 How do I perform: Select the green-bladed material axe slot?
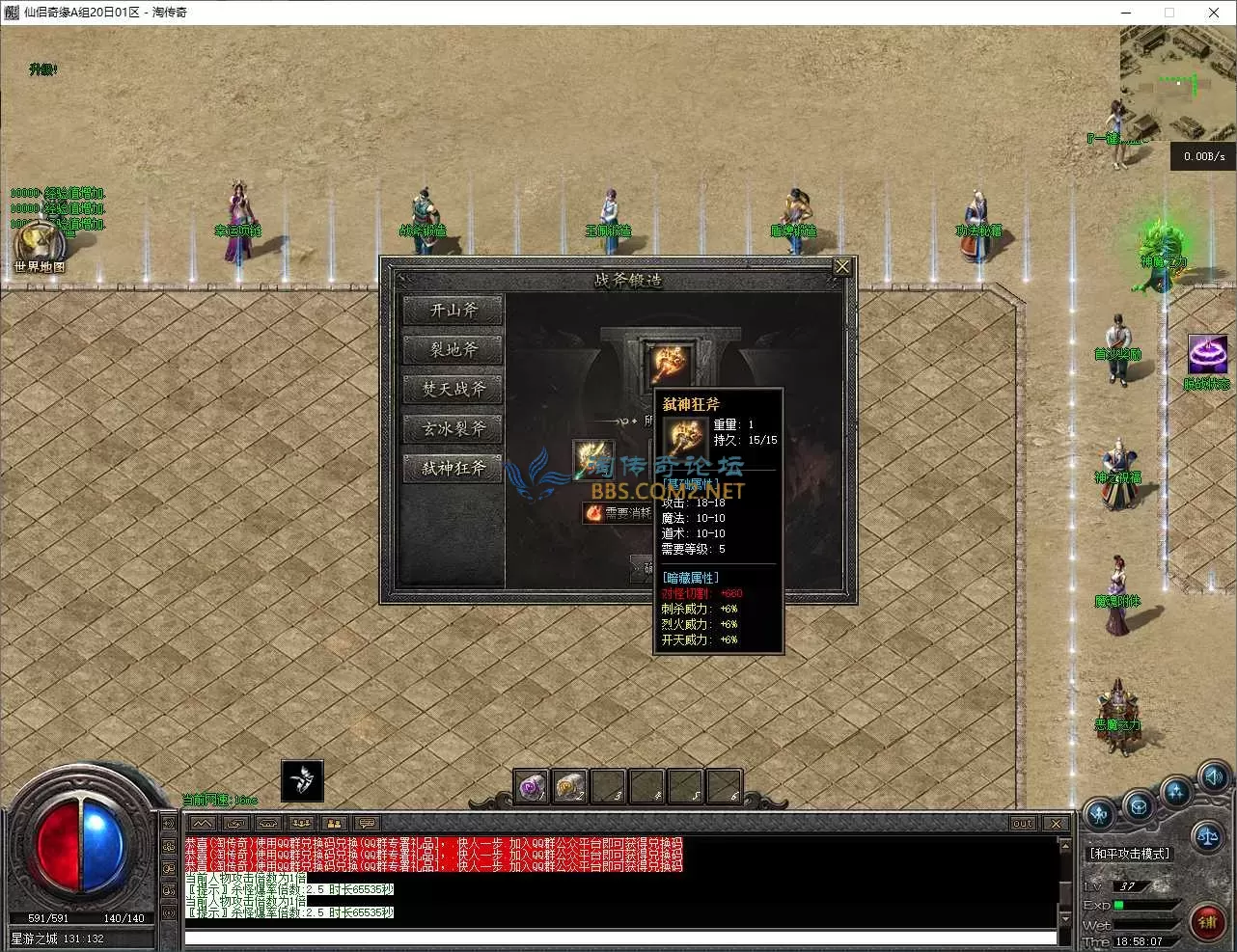pos(592,457)
